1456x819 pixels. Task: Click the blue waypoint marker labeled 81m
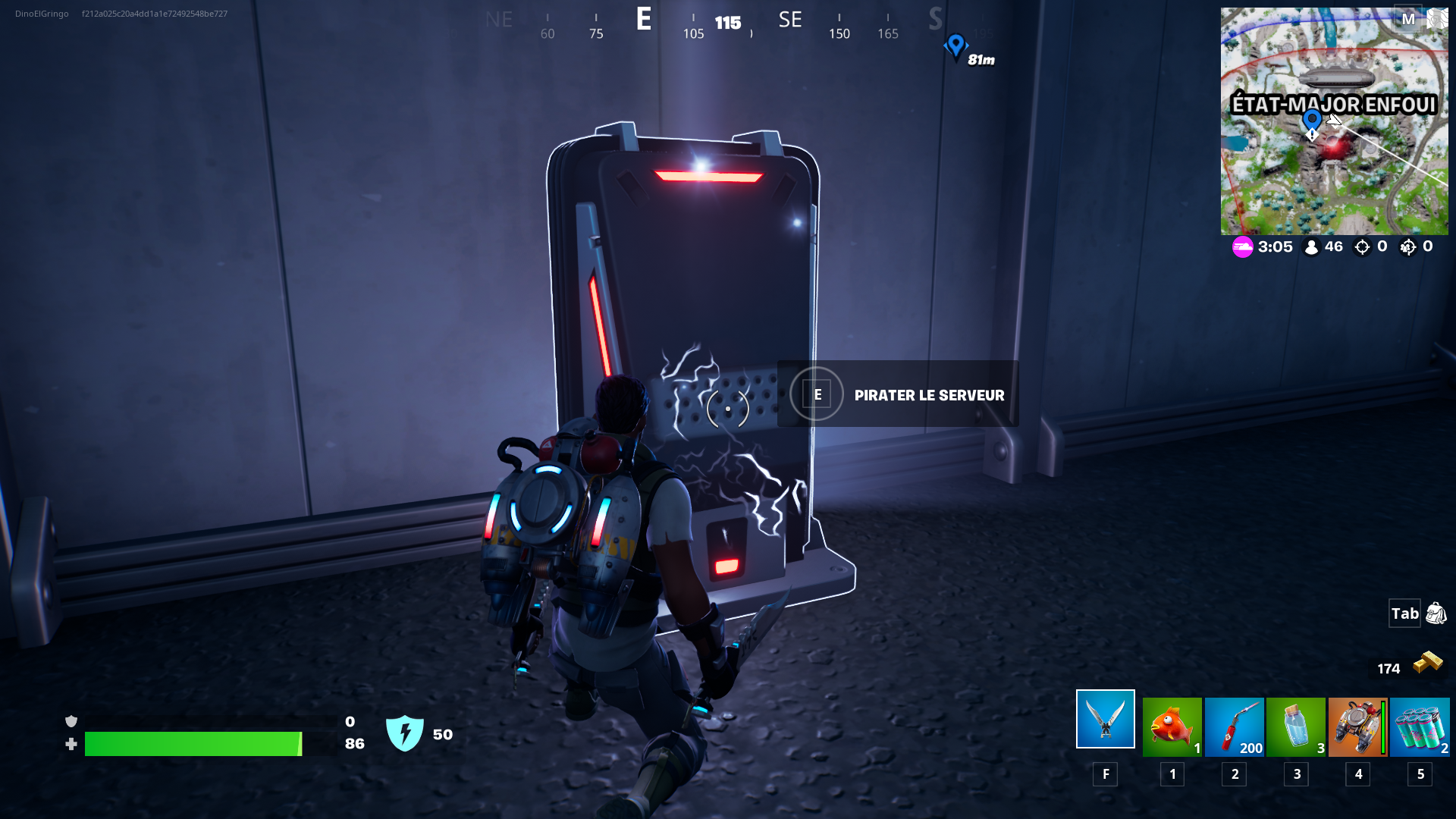point(958,48)
